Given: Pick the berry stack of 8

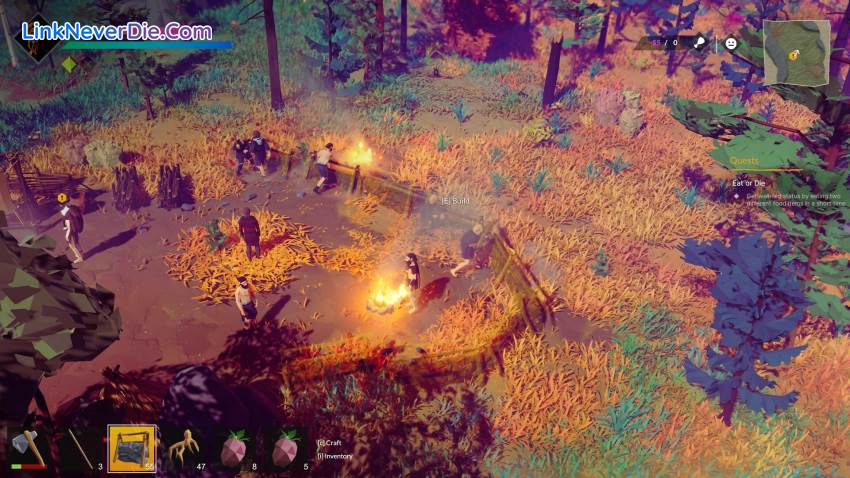Looking at the screenshot, I should [234, 448].
